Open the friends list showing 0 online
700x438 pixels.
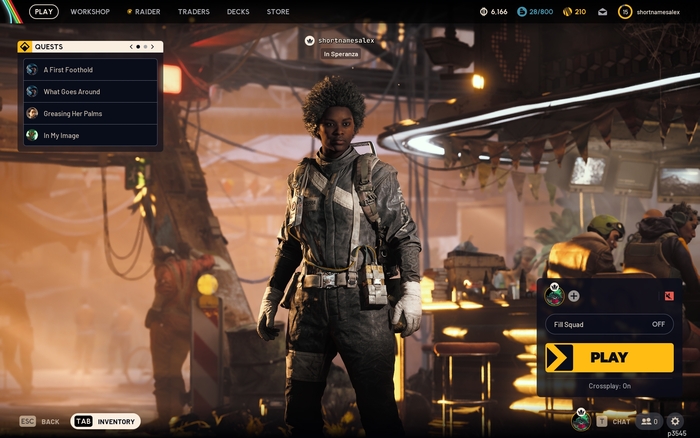coord(650,422)
